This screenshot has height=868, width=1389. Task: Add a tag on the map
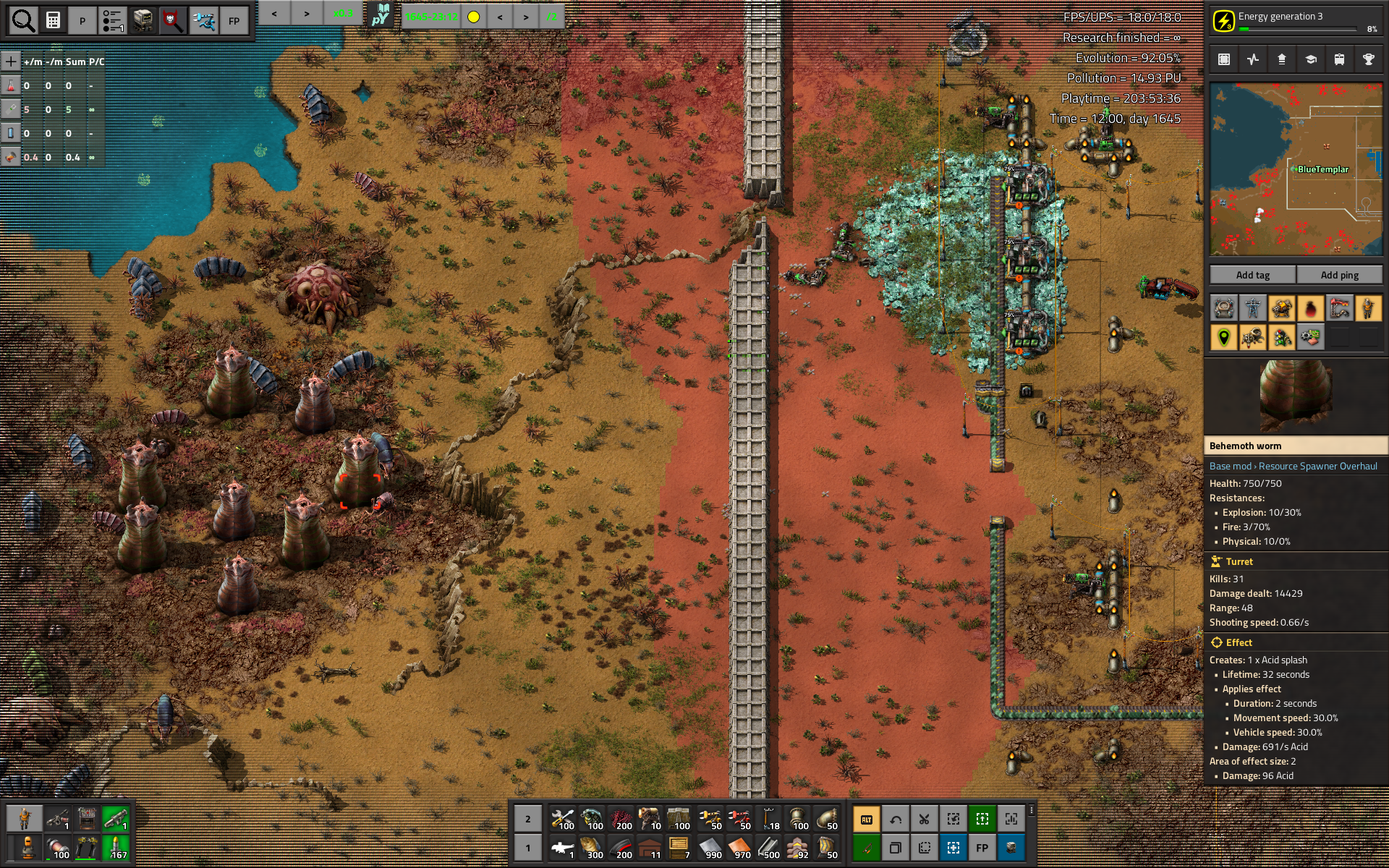tap(1252, 275)
